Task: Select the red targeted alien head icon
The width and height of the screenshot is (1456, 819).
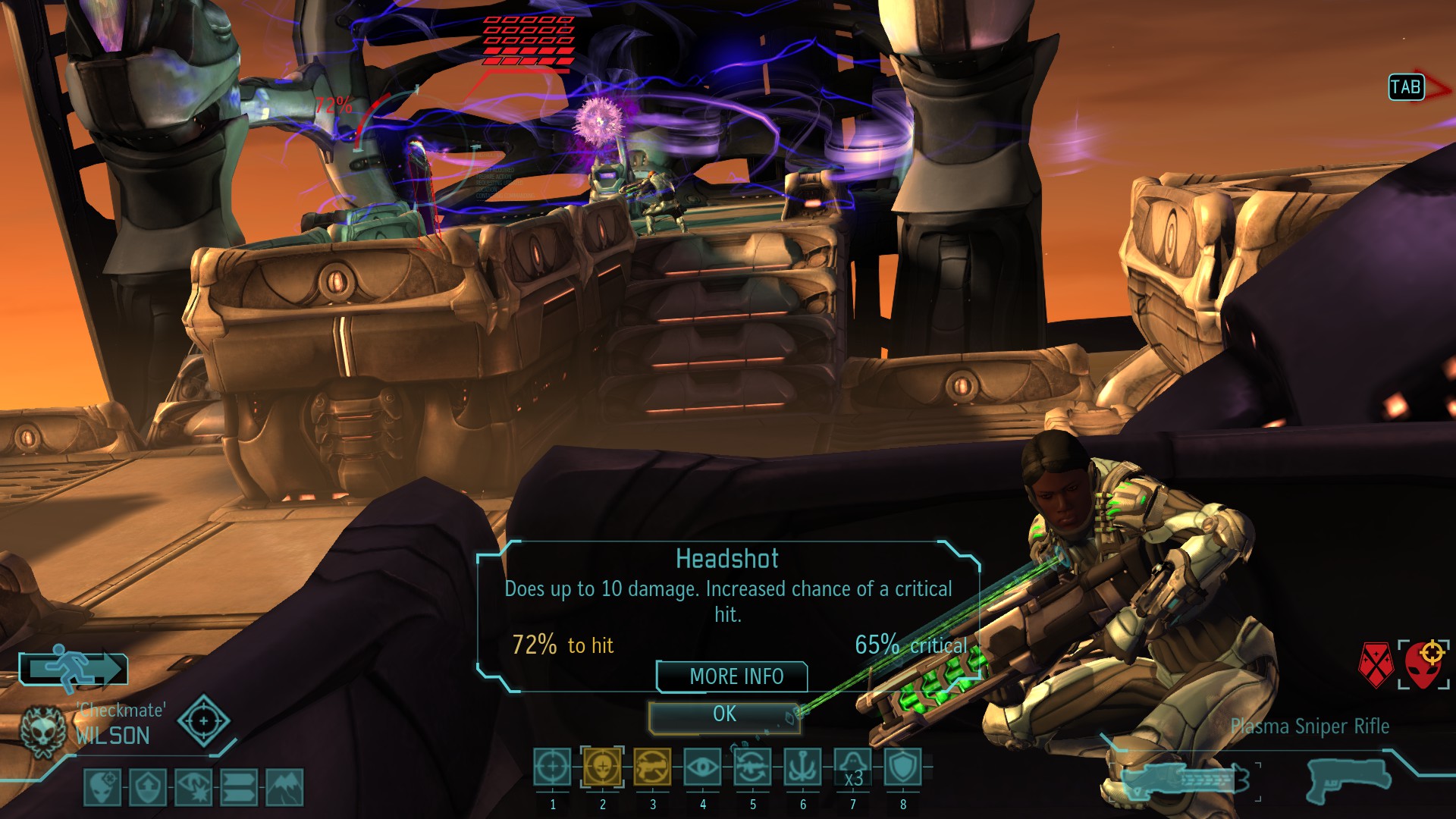Action: coord(1424,665)
